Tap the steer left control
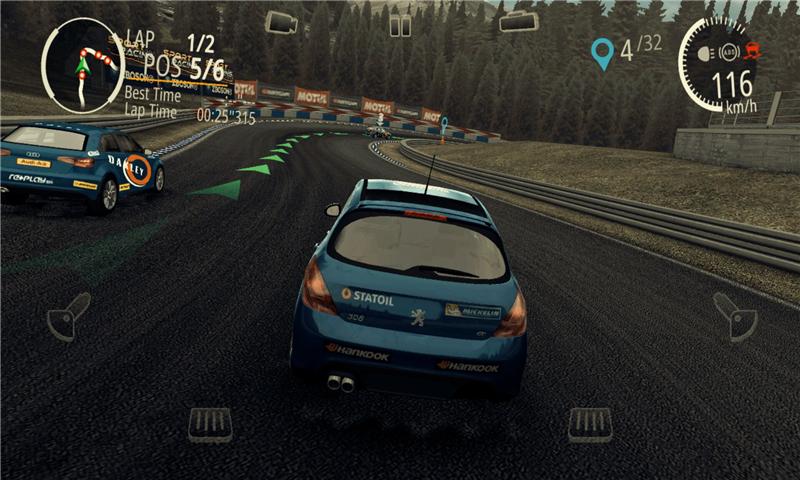This screenshot has width=800, height=480. point(68,316)
